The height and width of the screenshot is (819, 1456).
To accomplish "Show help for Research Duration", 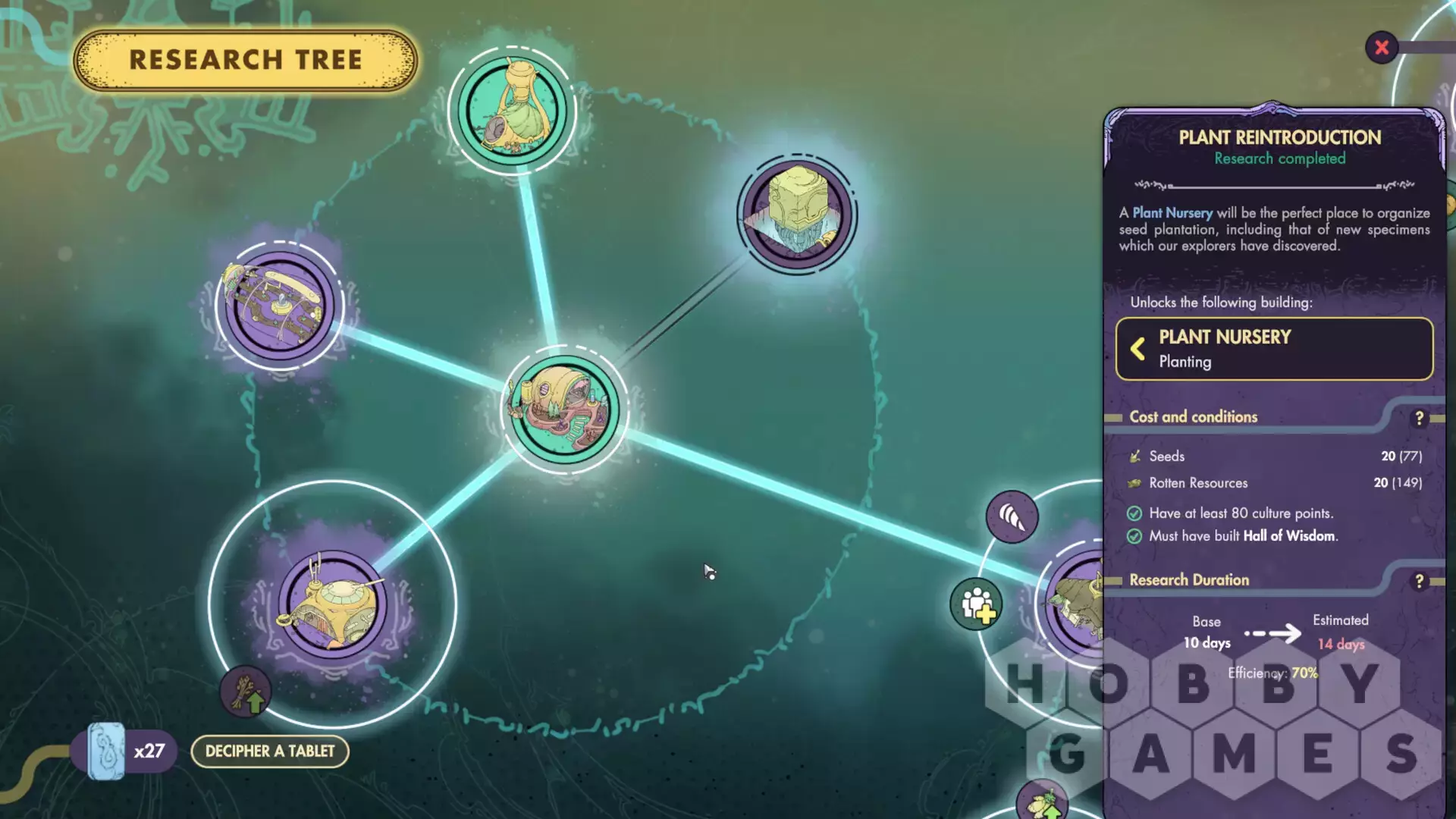I will tap(1419, 581).
